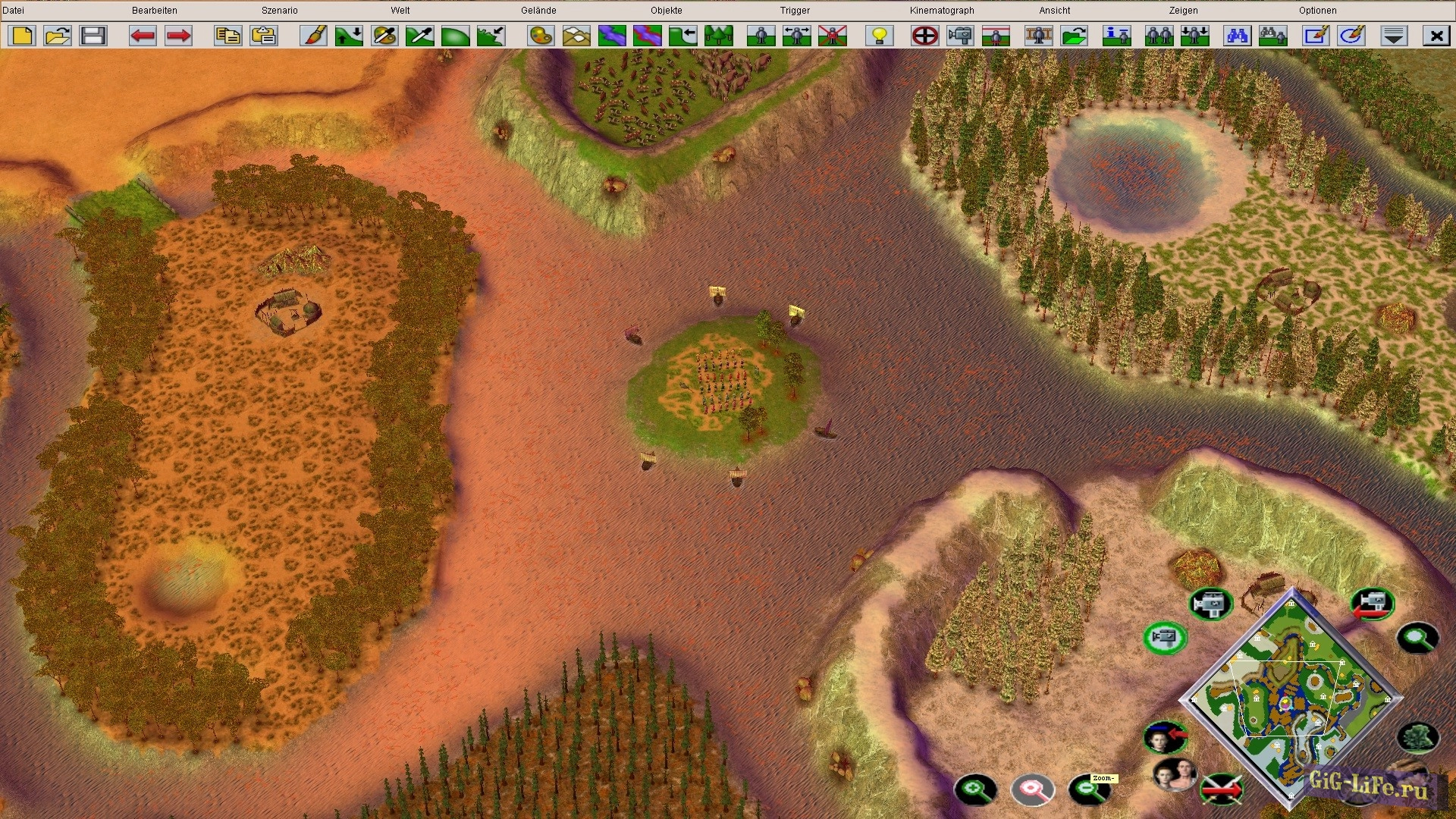Open the Gelände menu

[538, 11]
